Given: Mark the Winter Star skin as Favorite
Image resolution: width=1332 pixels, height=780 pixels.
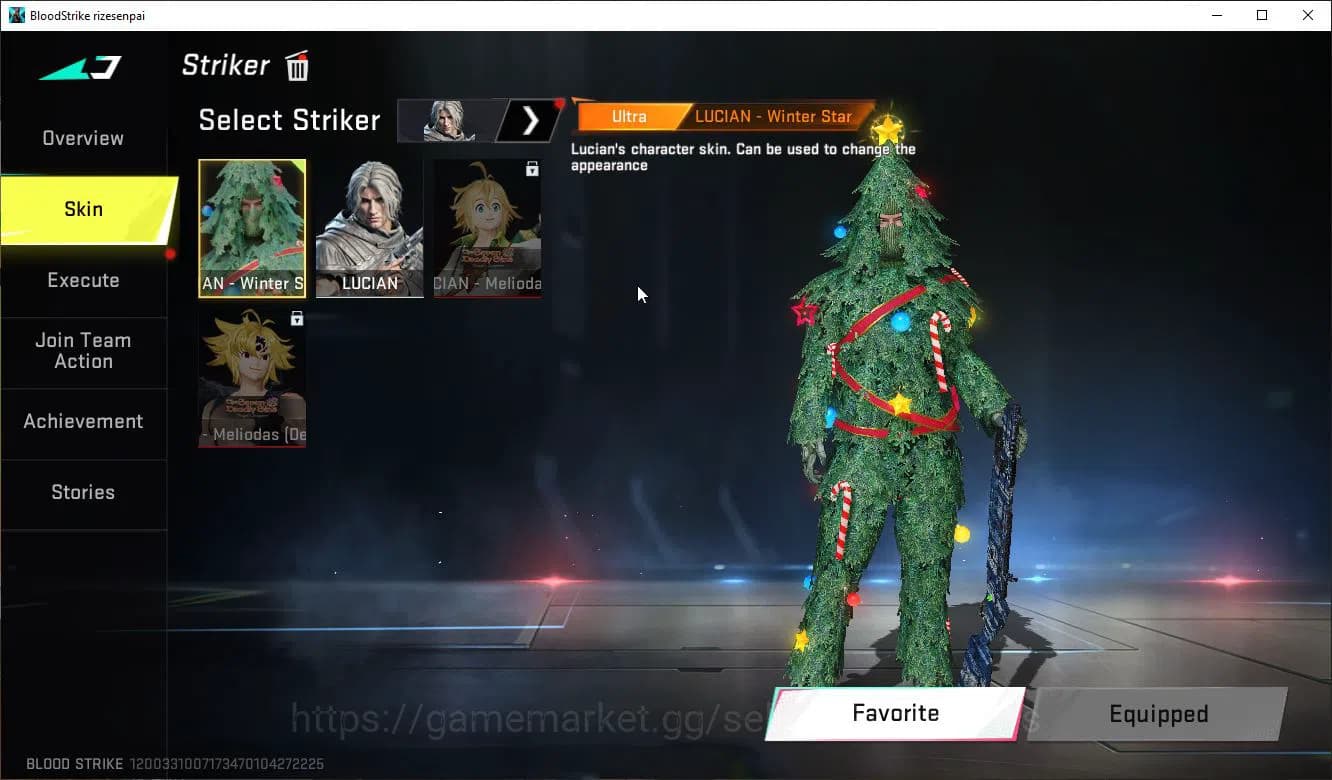Looking at the screenshot, I should [893, 713].
